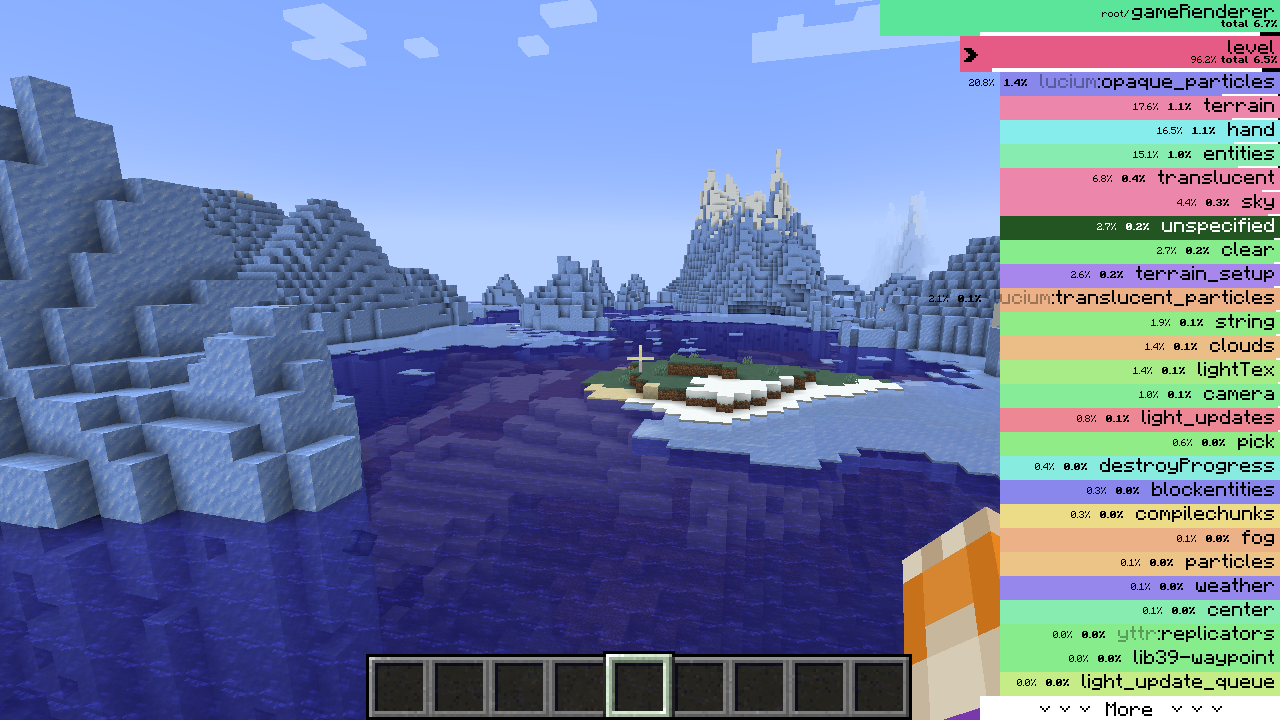The width and height of the screenshot is (1280, 720).
Task: Click the "lib39-waypoint" entry
Action: [x=1140, y=658]
